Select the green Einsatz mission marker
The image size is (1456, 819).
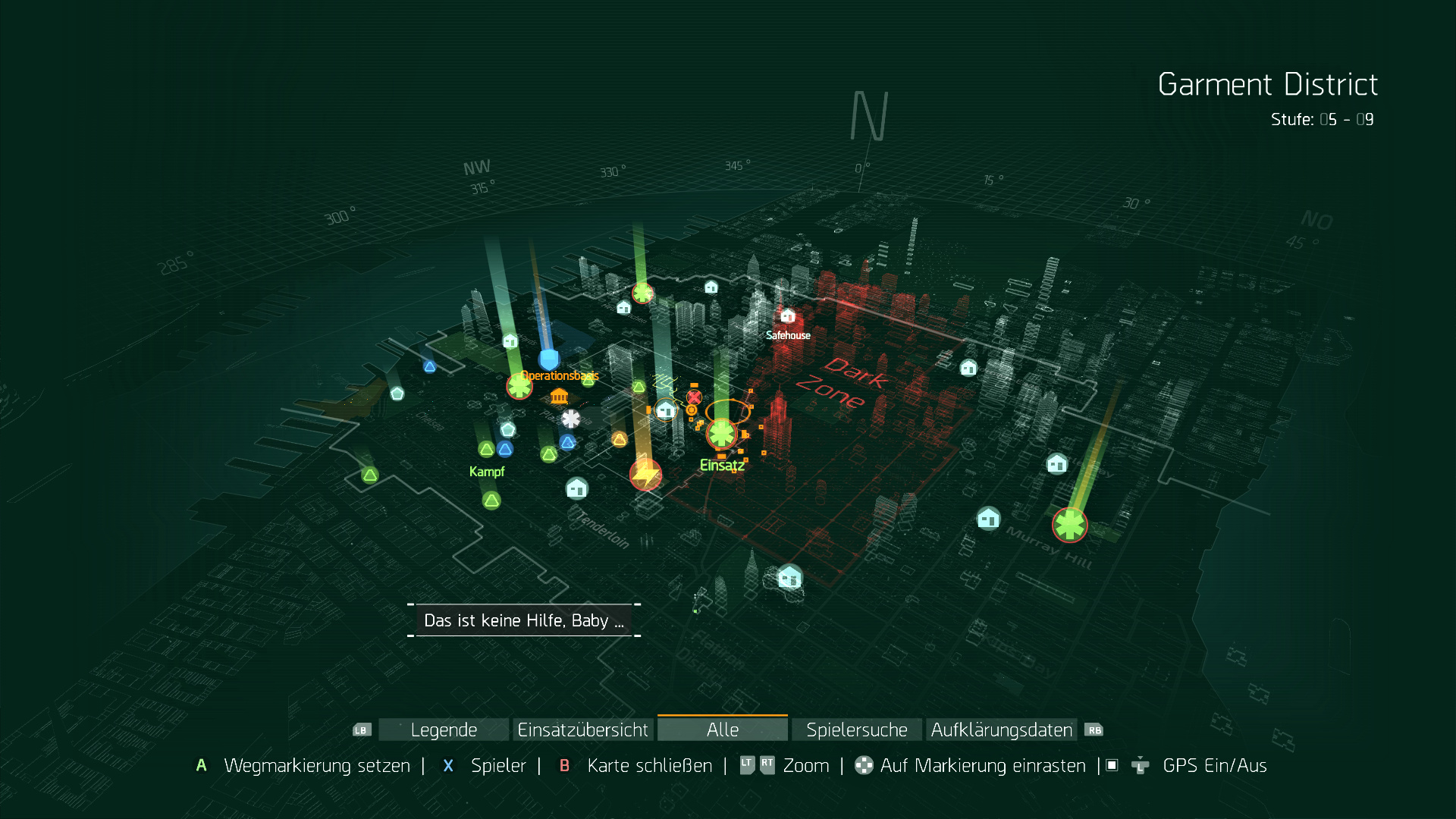(x=721, y=434)
